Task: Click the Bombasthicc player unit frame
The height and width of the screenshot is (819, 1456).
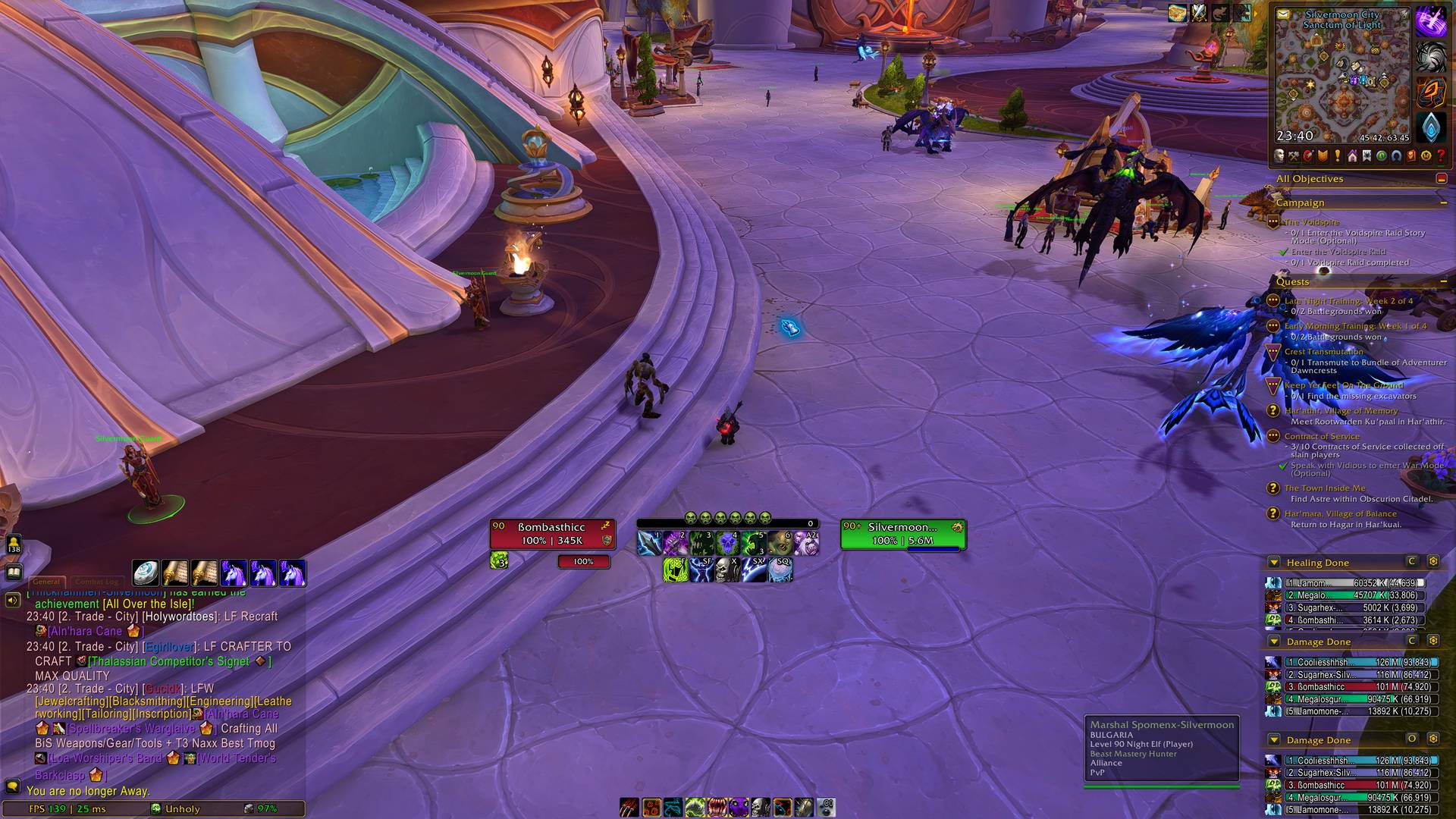Action: [x=552, y=533]
